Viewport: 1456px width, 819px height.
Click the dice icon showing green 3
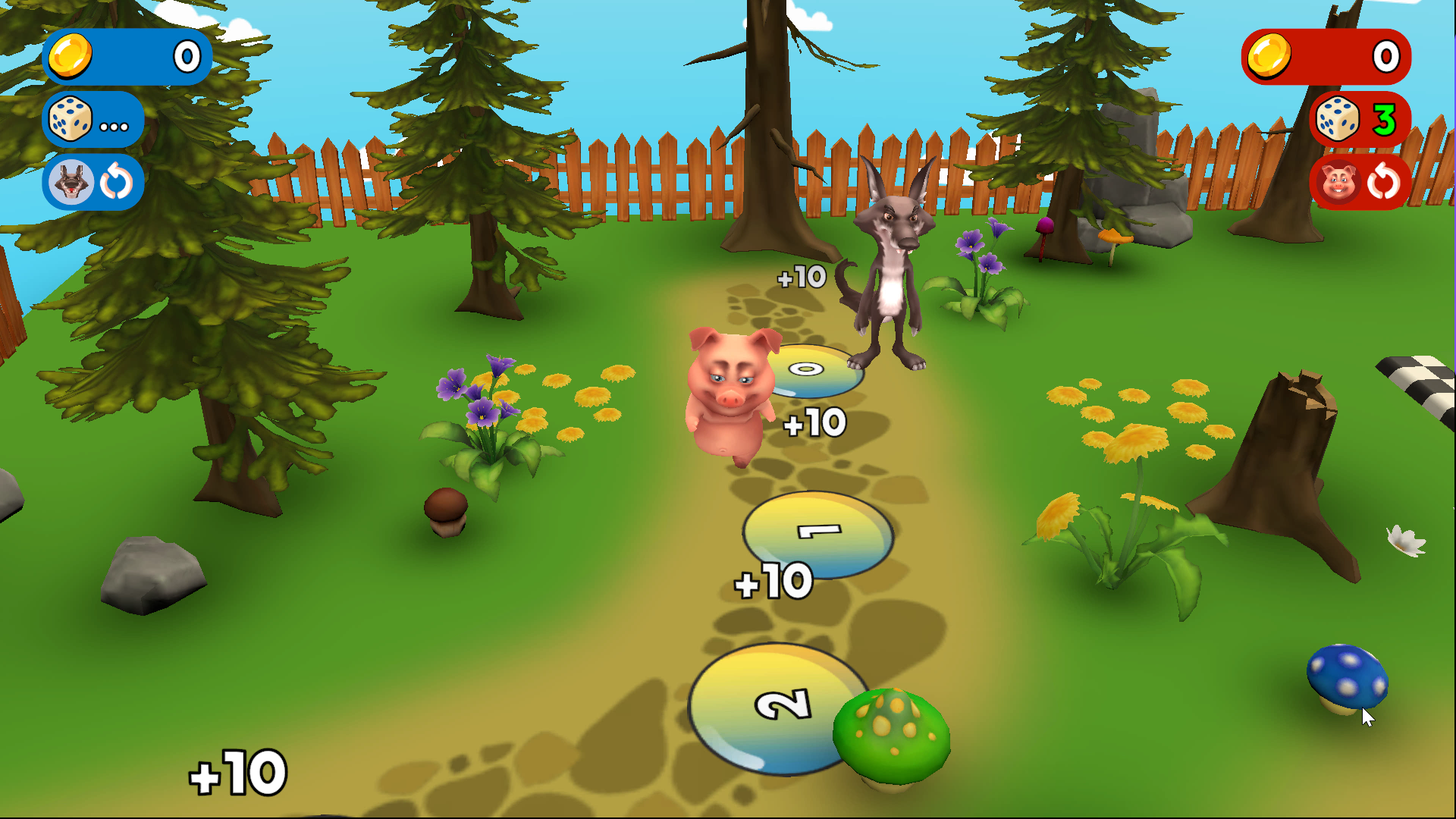(x=1338, y=119)
